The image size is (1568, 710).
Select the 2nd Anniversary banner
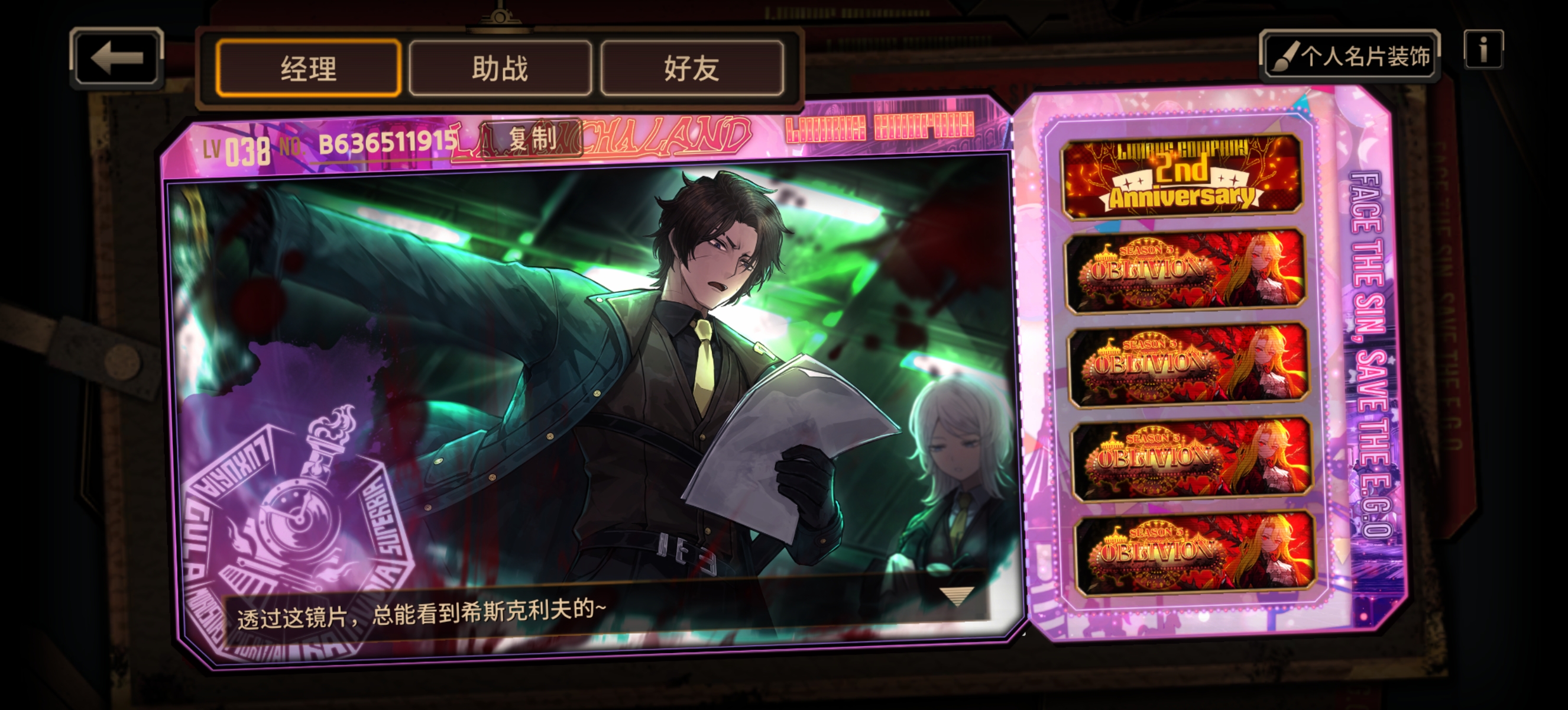[x=1181, y=176]
